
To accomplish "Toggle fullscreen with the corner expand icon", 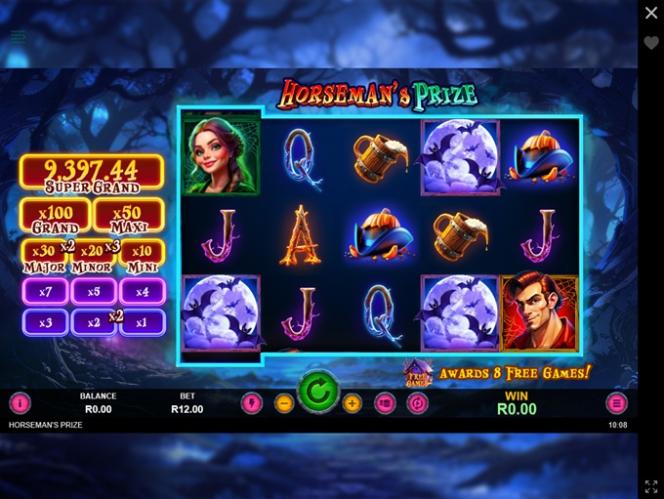I will (651, 486).
